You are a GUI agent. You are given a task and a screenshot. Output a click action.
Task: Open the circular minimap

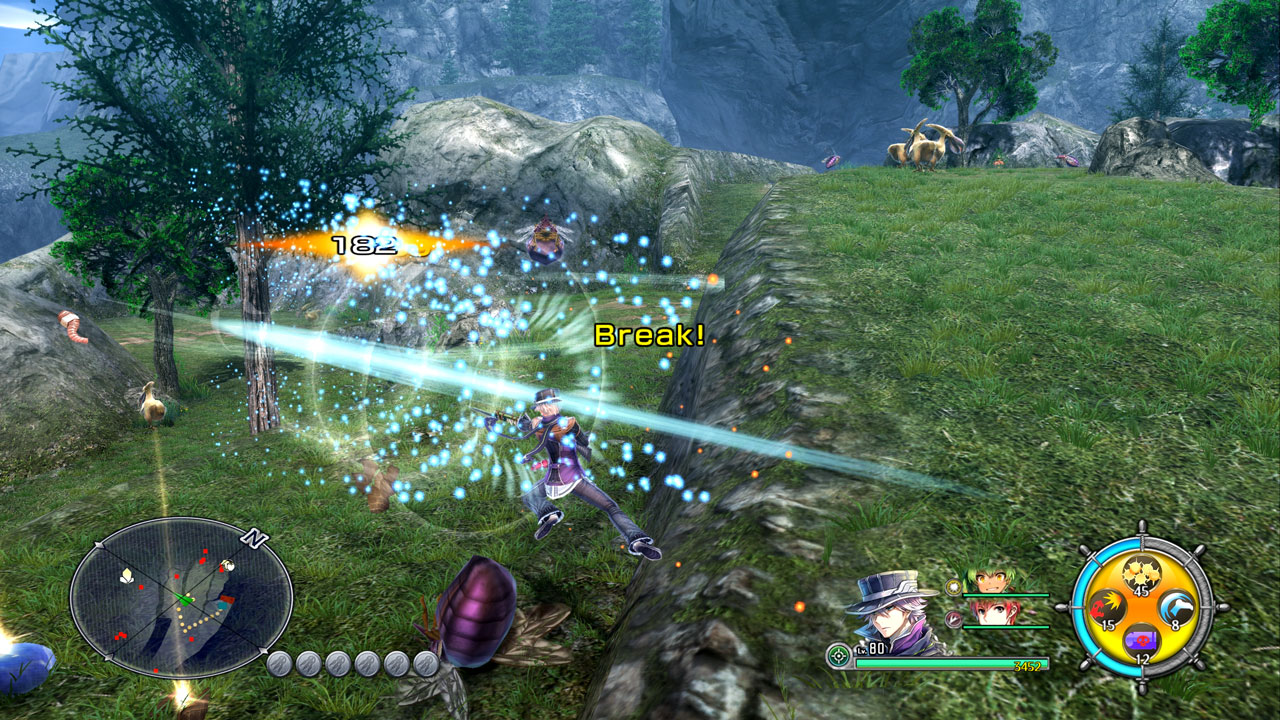click(x=180, y=598)
